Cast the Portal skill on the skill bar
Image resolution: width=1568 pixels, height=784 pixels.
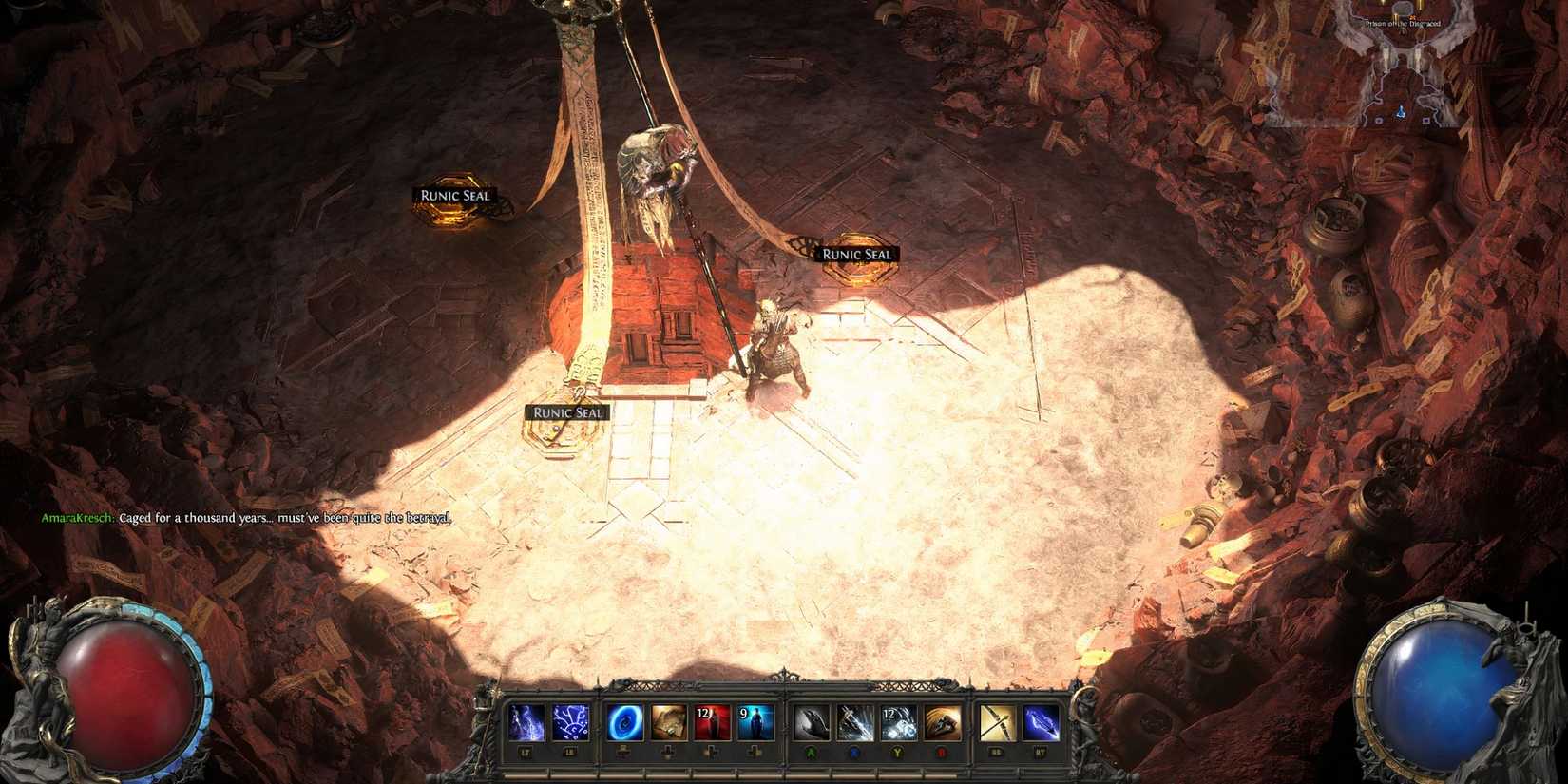tap(624, 721)
